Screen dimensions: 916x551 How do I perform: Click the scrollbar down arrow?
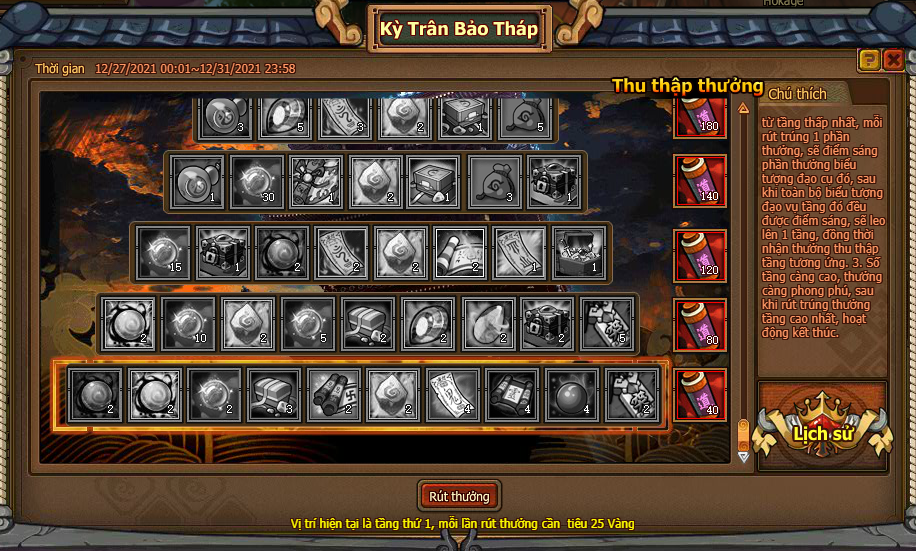point(743,456)
